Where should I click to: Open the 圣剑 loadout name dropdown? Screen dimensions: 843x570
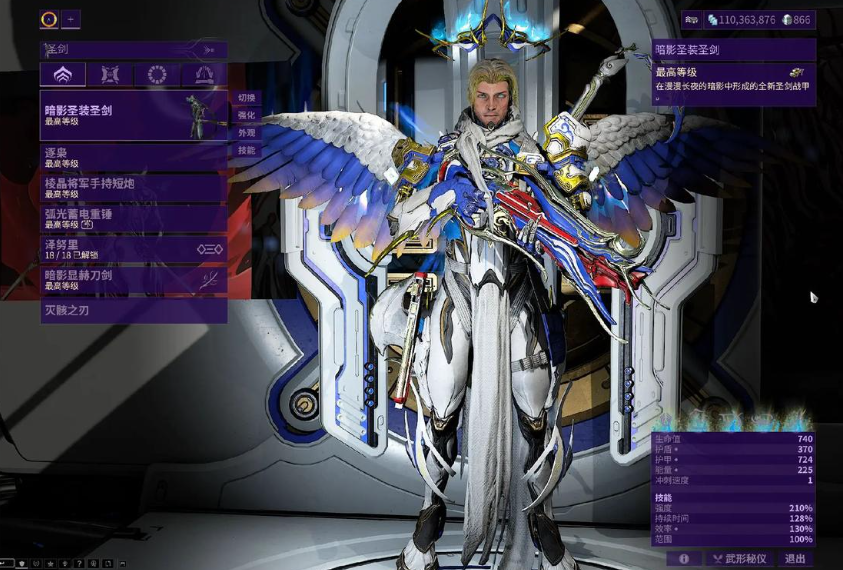133,49
